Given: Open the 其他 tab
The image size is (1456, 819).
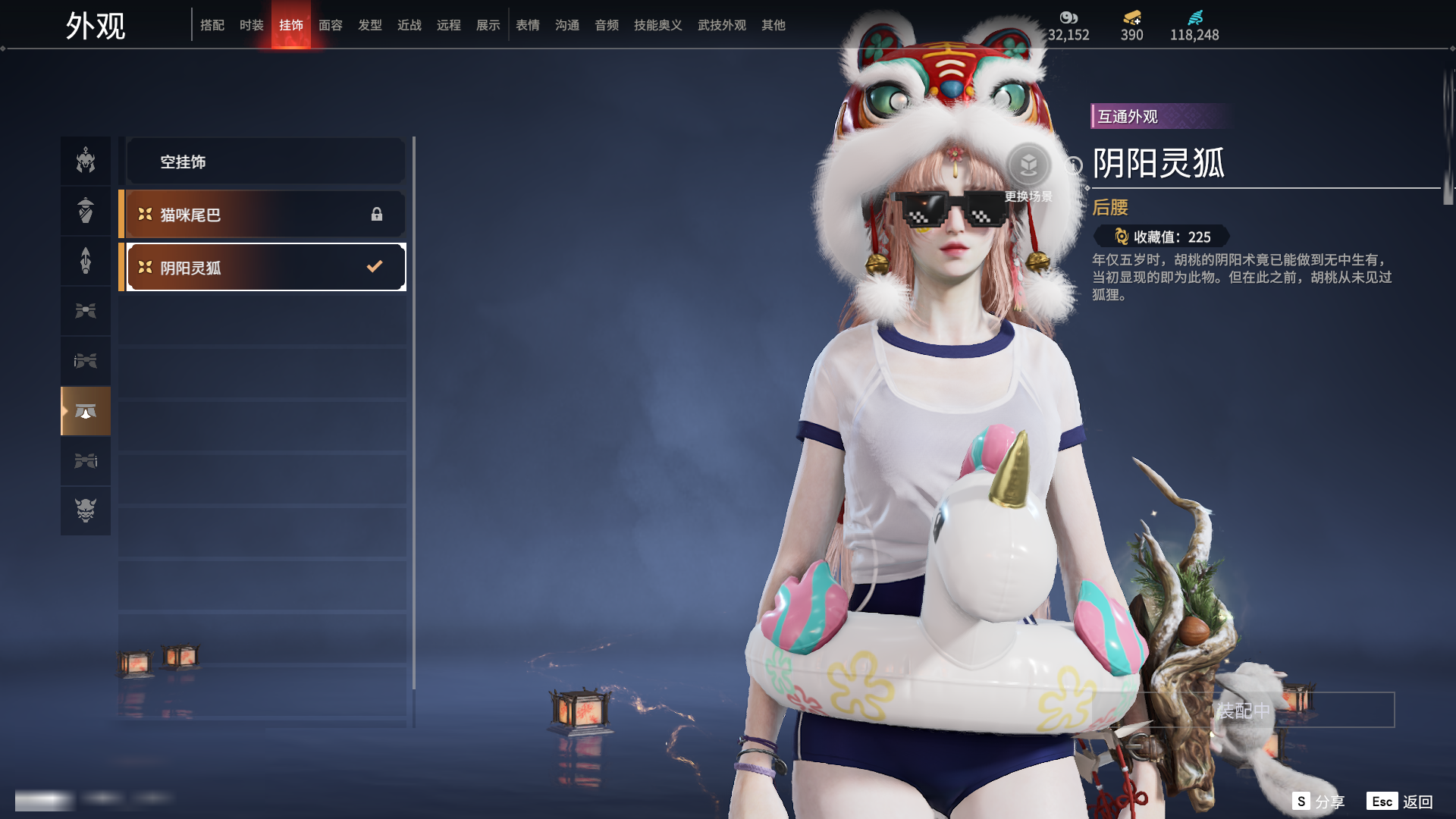Looking at the screenshot, I should (773, 25).
